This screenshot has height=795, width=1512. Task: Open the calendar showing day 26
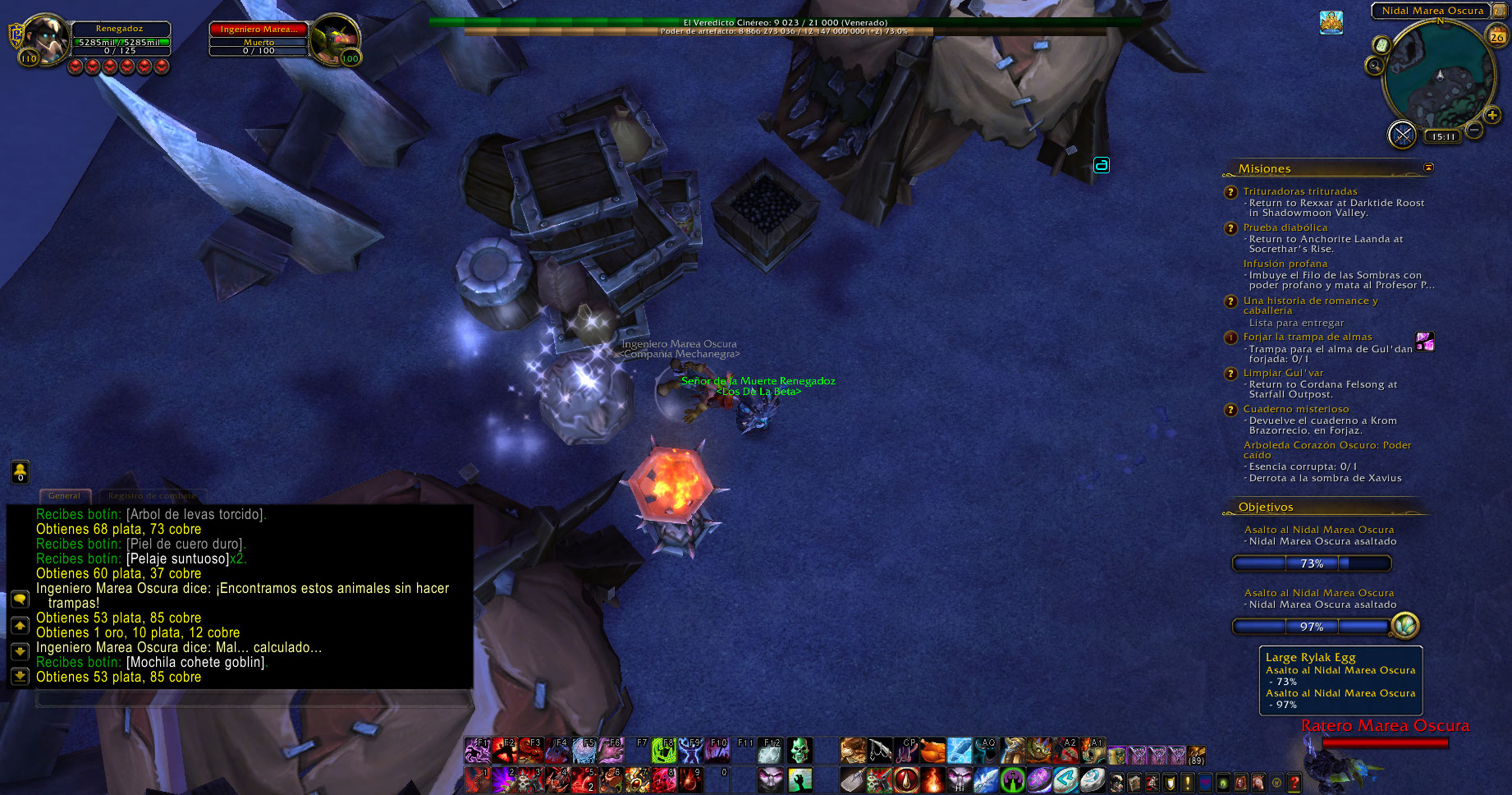click(x=1497, y=35)
